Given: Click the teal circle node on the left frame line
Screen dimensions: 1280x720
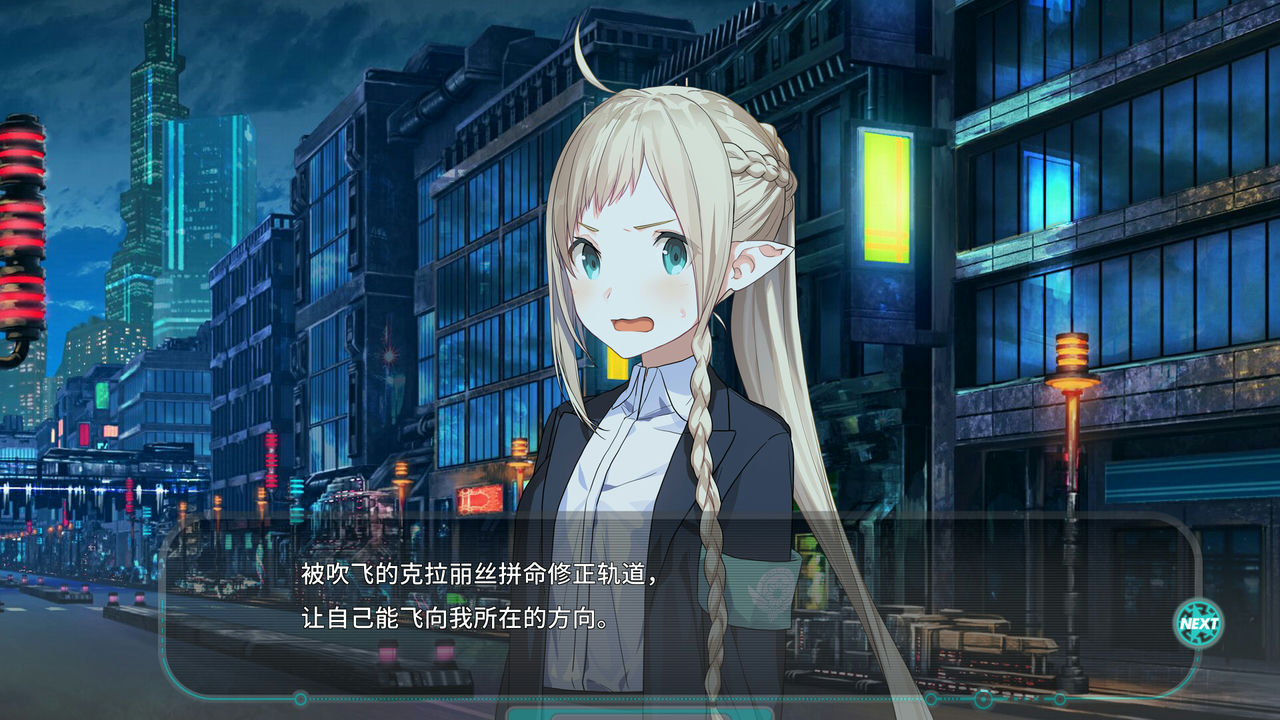Looking at the screenshot, I should [299, 697].
